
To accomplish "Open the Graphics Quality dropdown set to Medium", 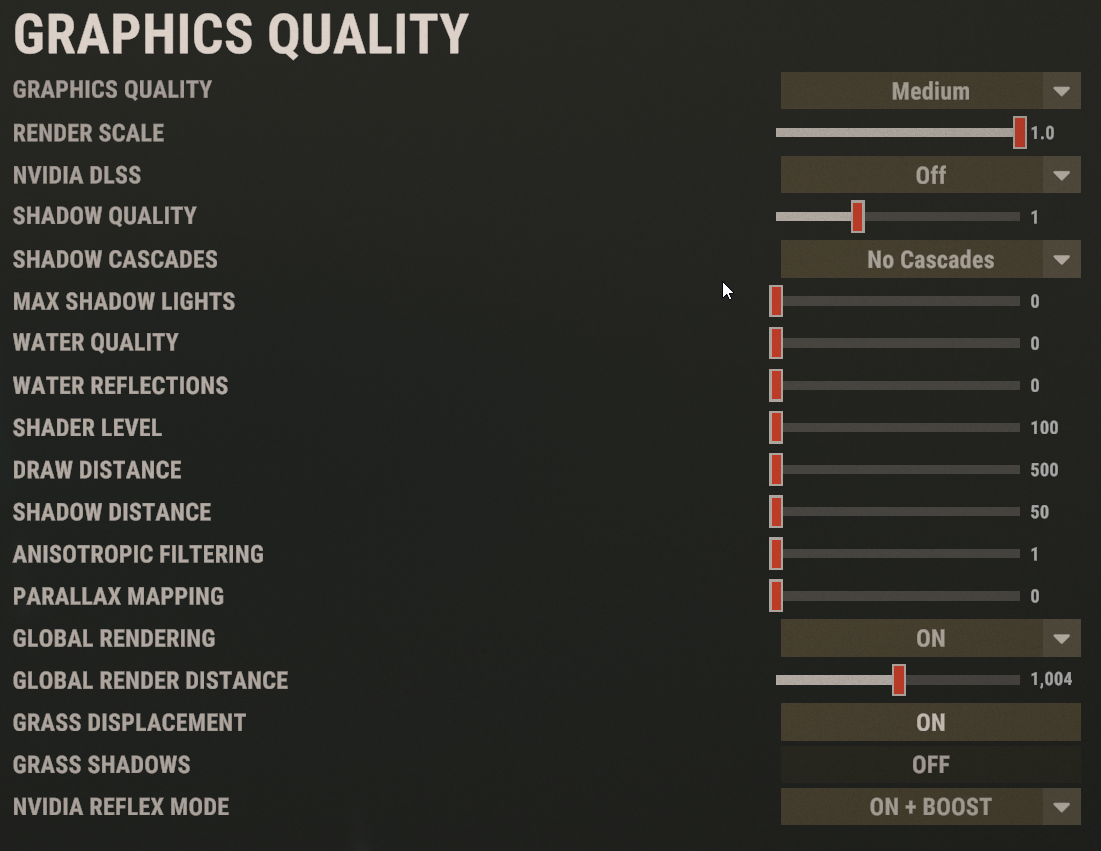I will point(930,91).
